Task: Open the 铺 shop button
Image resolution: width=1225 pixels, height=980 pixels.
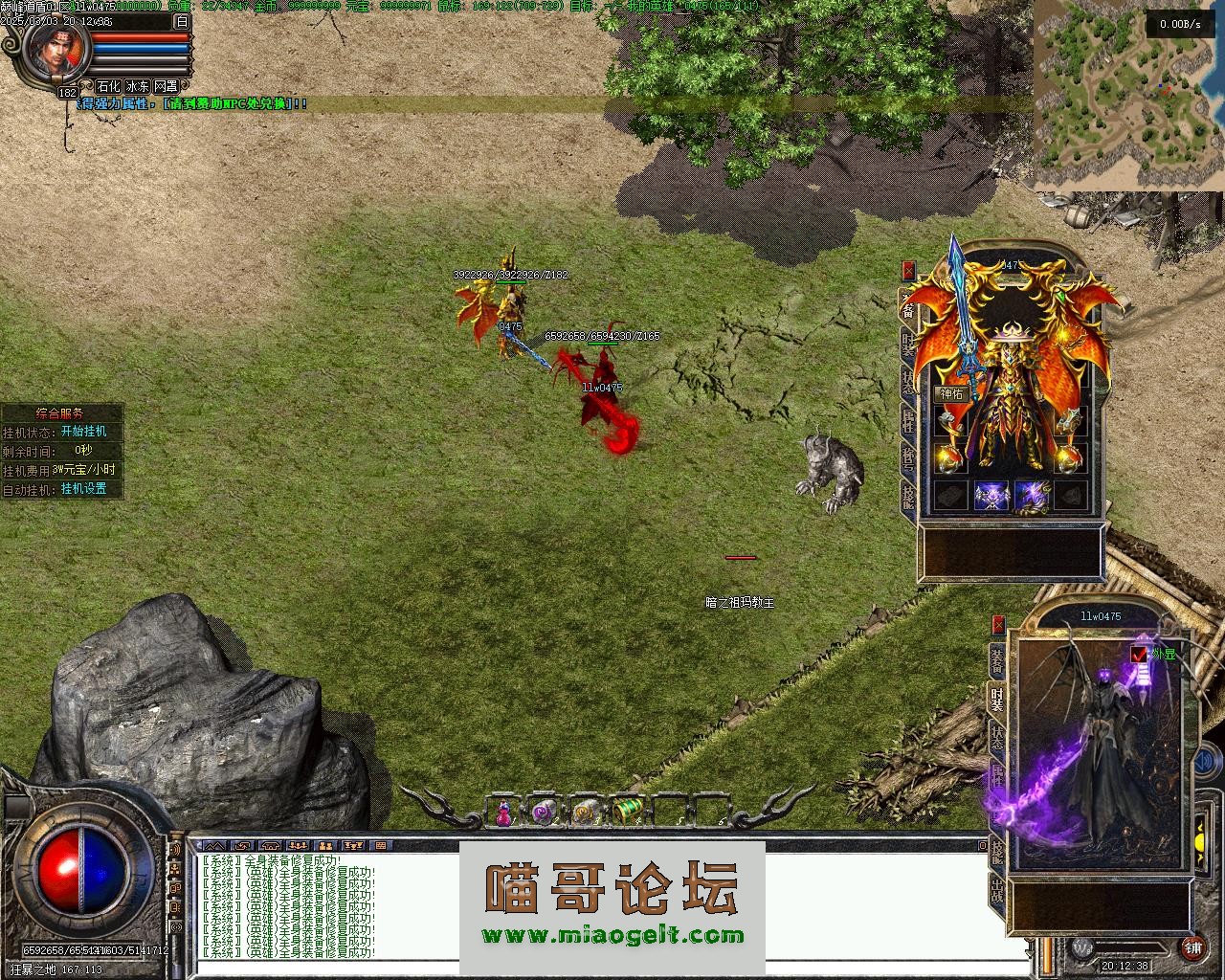Action: [1193, 948]
